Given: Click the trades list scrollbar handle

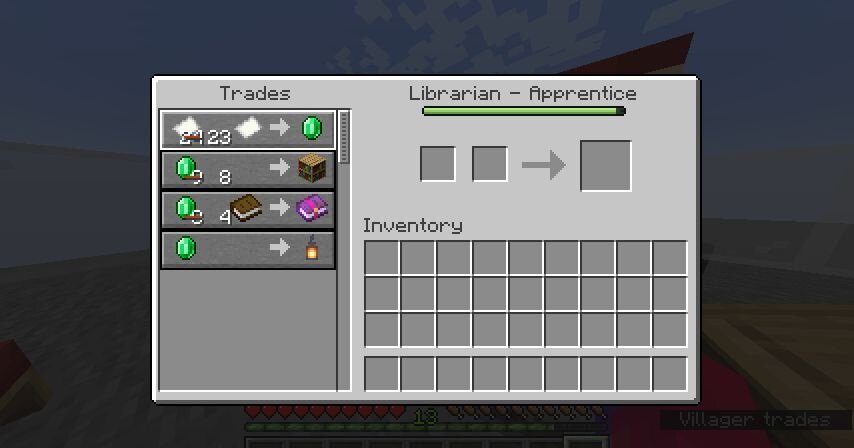Looking at the screenshot, I should click(x=345, y=137).
